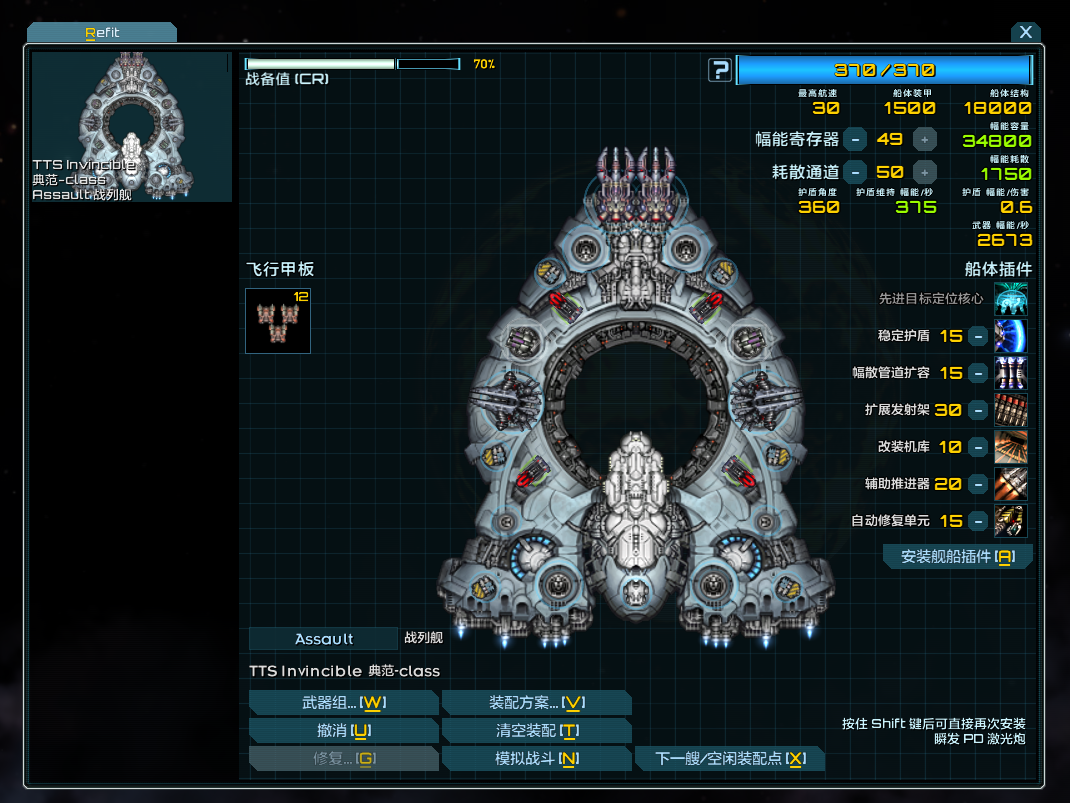The width and height of the screenshot is (1070, 803).
Task: Remove the 扩展发射架 hullmod
Action: 978,410
